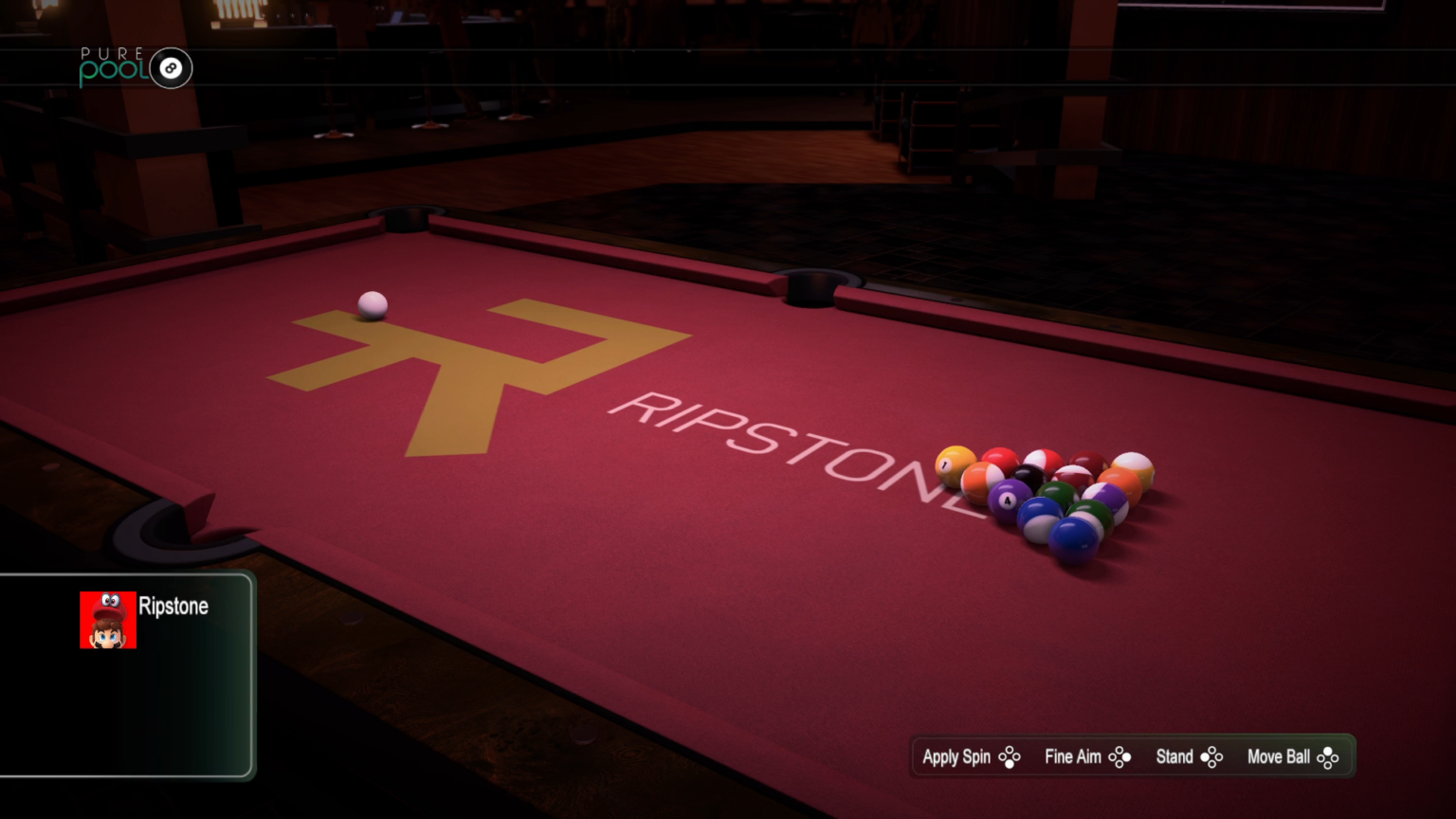Click the white cue ball near the top pocket
This screenshot has width=1456, height=819.
pos(373,302)
